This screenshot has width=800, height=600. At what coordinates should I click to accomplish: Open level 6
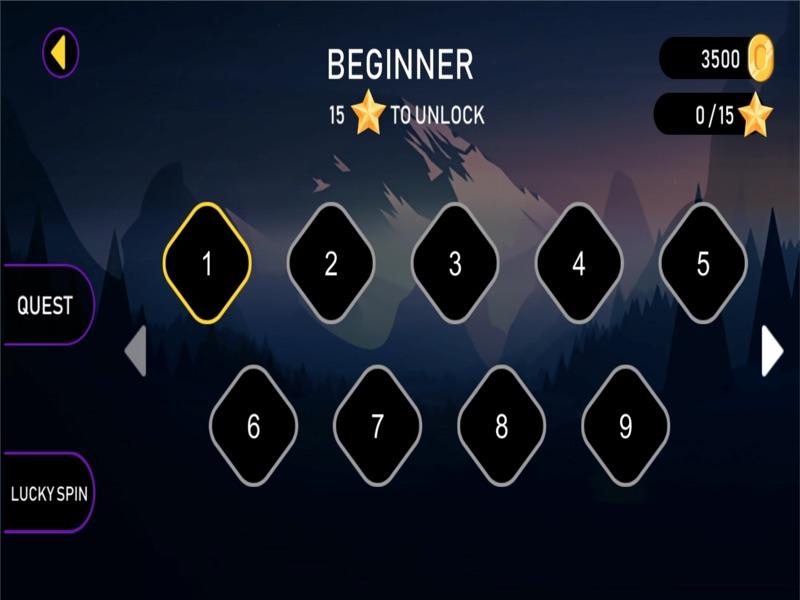point(253,427)
